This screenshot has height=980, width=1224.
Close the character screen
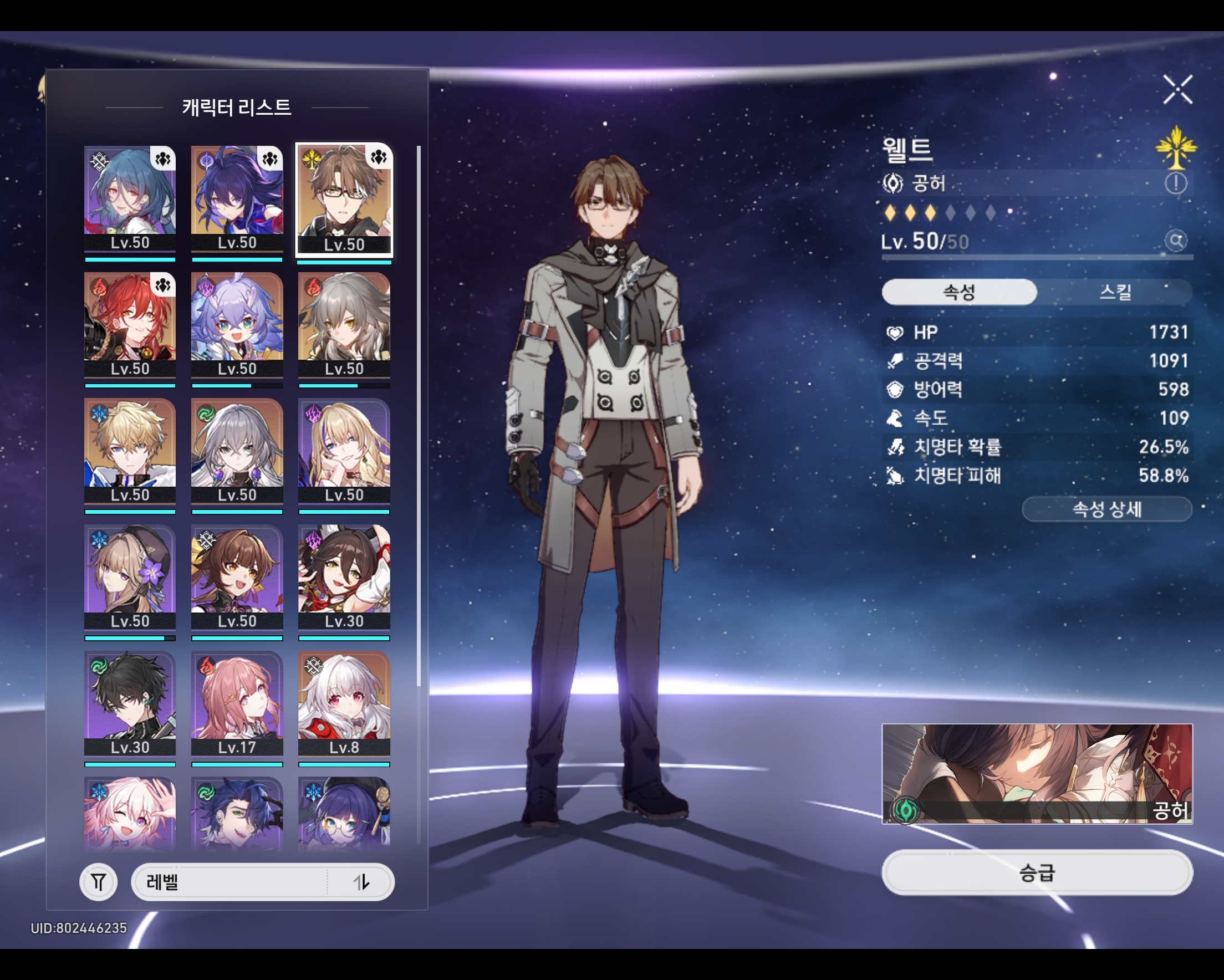[1177, 90]
